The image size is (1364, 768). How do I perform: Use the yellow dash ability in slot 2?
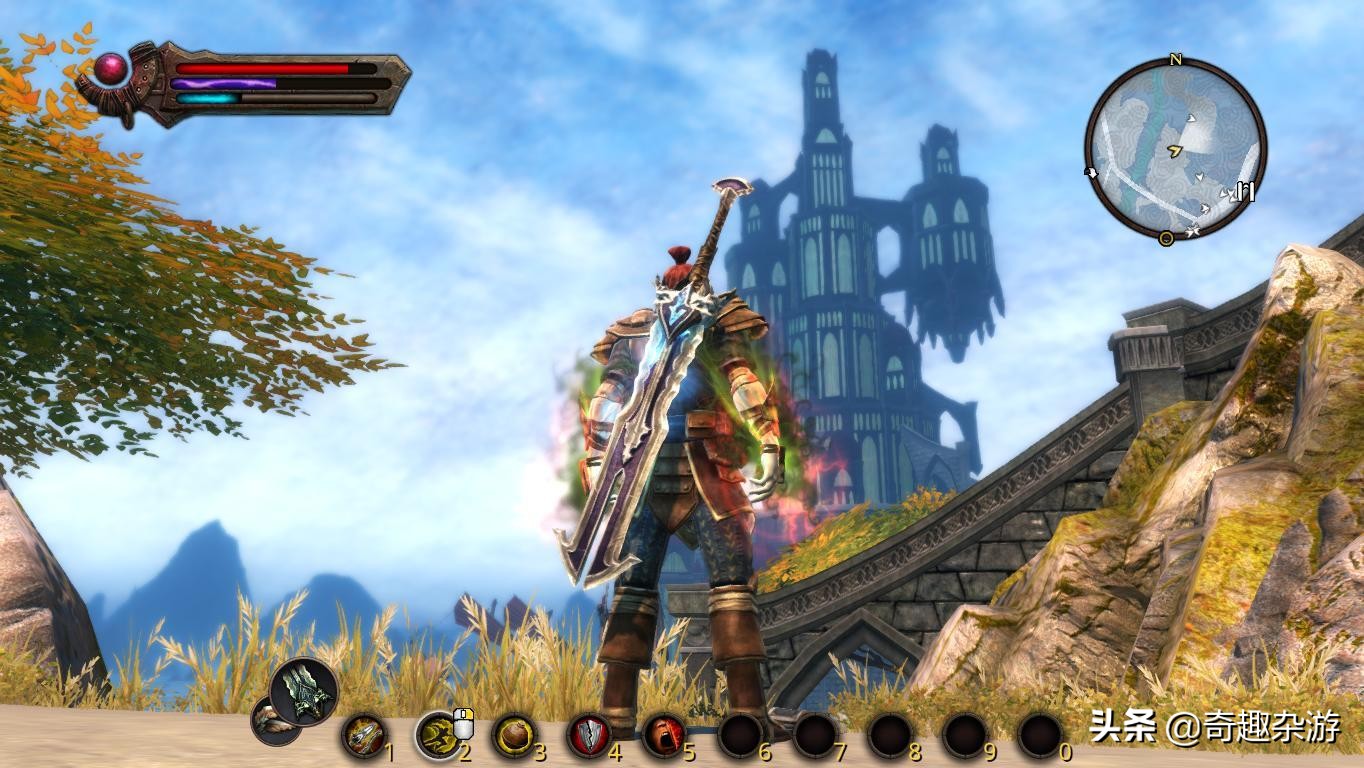pos(437,736)
